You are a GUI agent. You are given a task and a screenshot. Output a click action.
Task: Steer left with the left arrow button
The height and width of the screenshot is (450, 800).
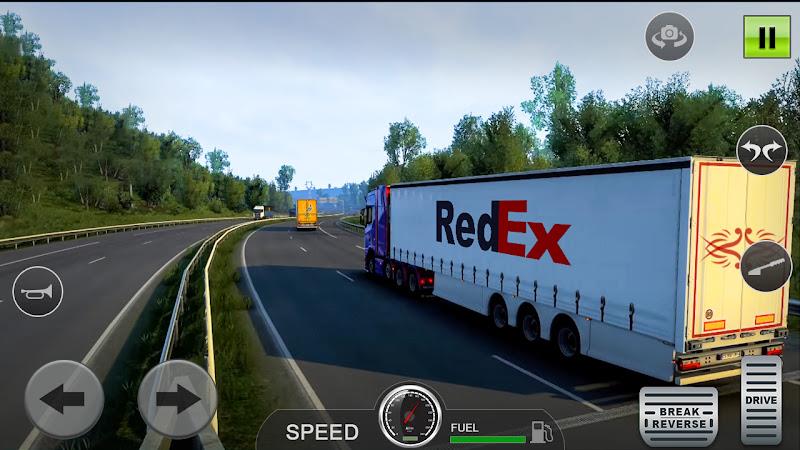click(x=64, y=400)
